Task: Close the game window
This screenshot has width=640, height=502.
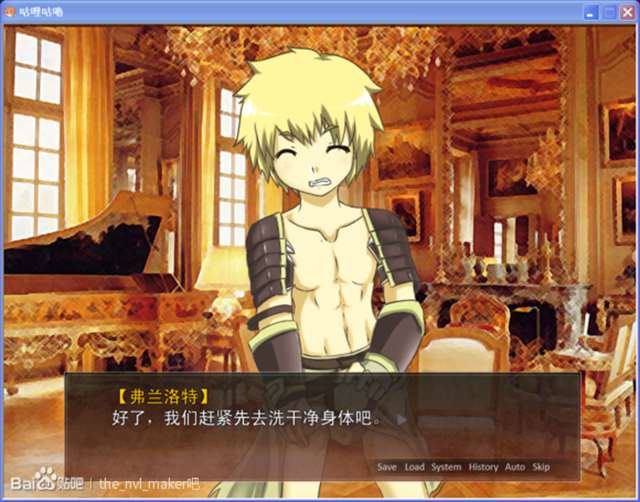Action: point(626,12)
